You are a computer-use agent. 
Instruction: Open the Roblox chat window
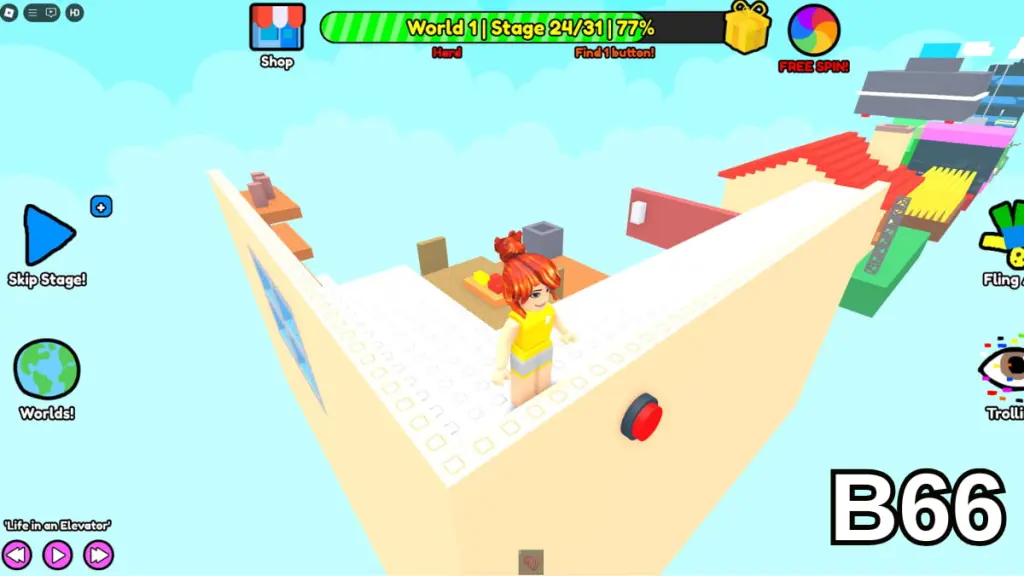click(x=50, y=13)
